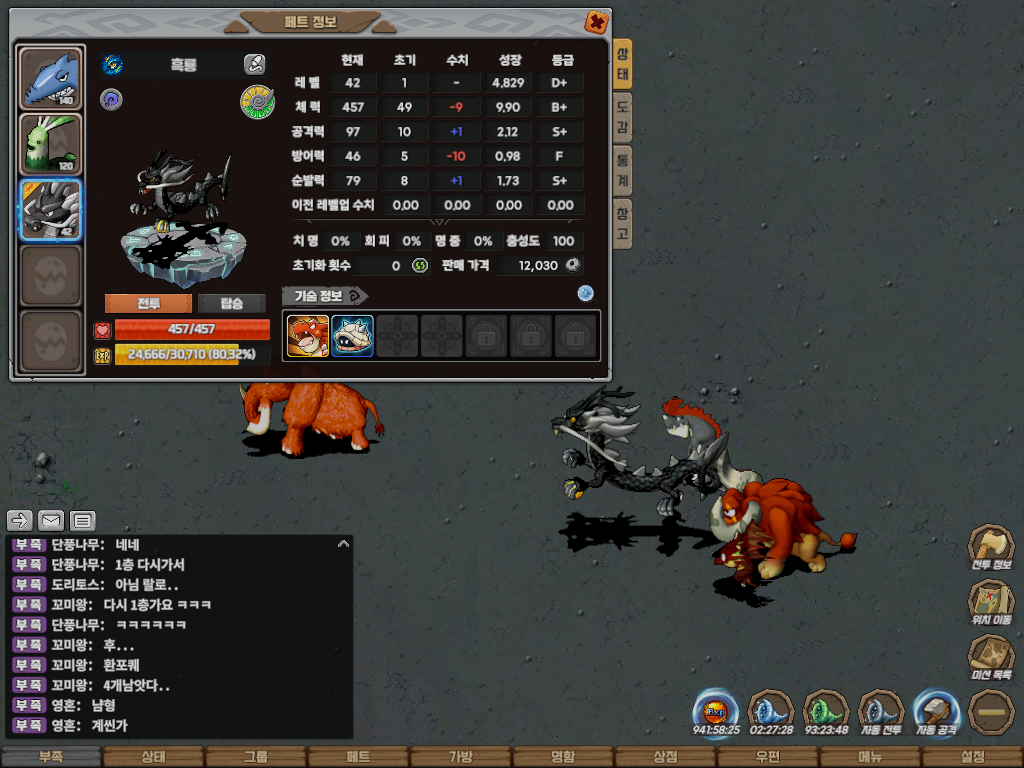Image resolution: width=1024 pixels, height=768 pixels.
Task: Close the pet info window
Action: pyautogui.click(x=596, y=21)
